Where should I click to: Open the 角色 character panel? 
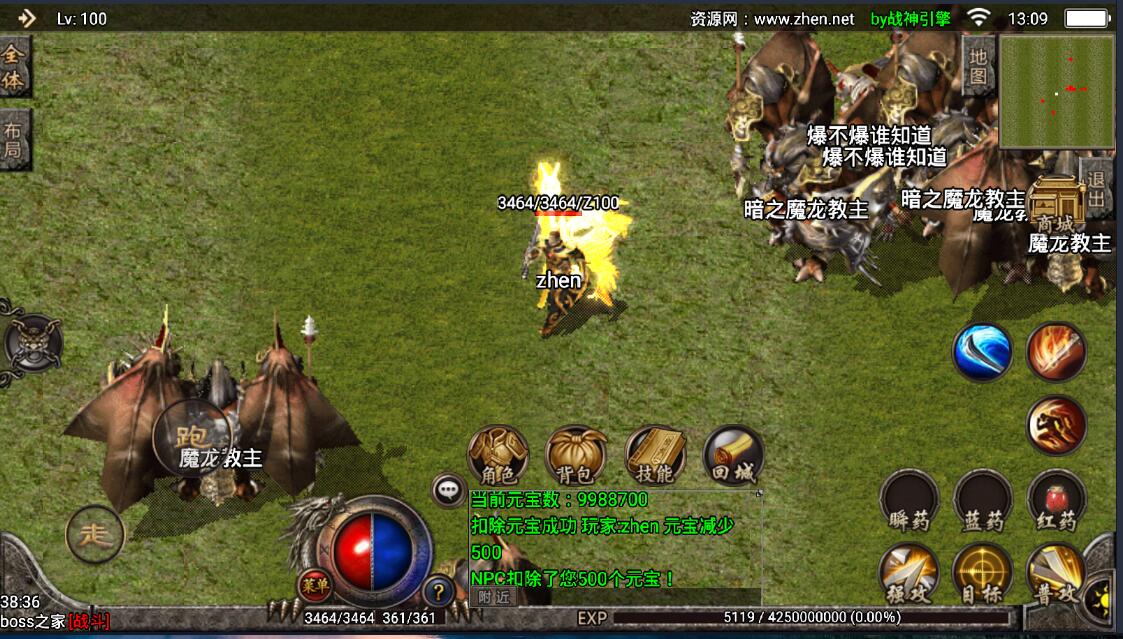[498, 455]
